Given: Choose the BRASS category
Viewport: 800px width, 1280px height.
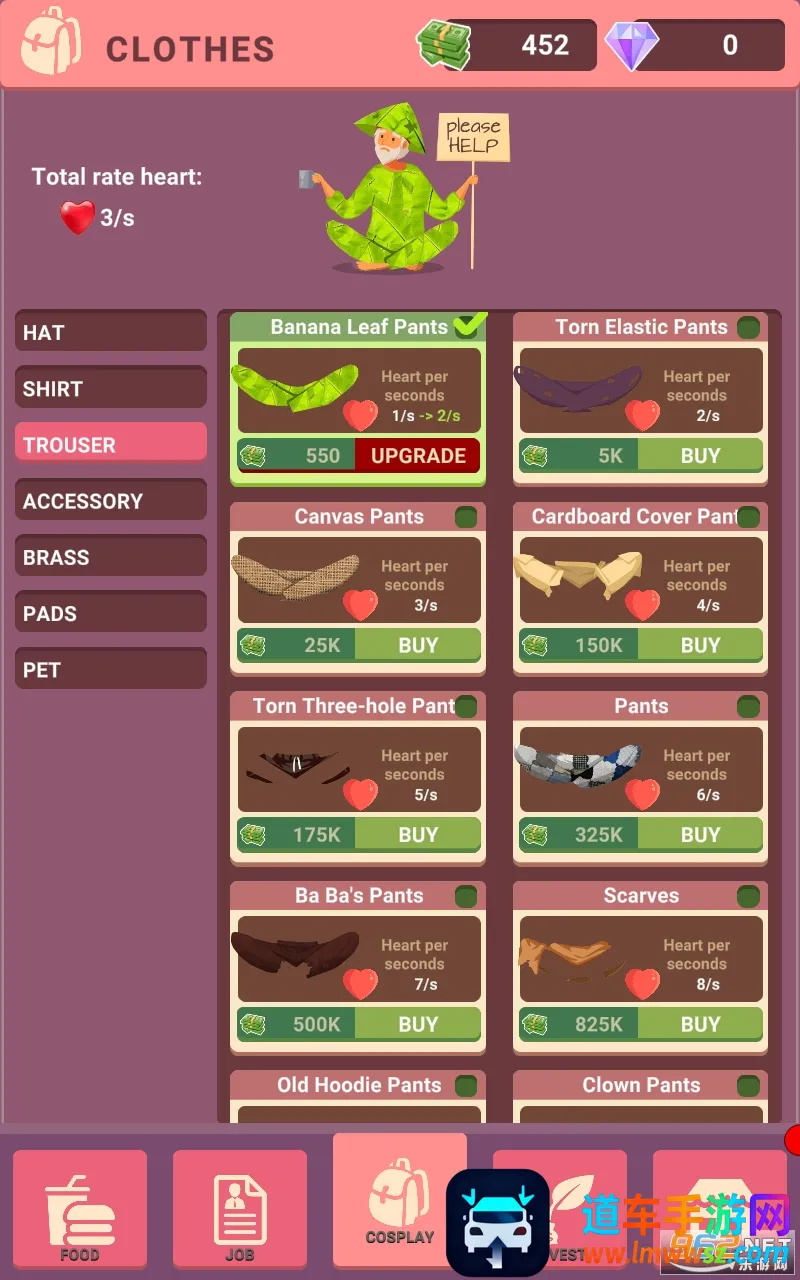Looking at the screenshot, I should pos(110,557).
